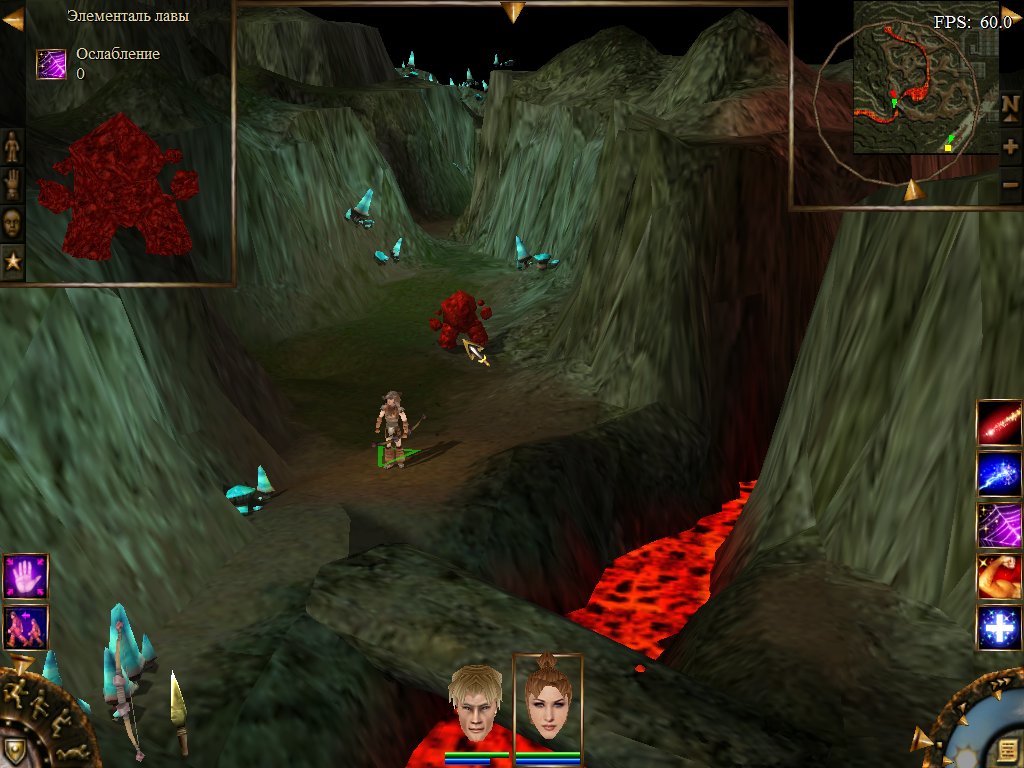This screenshot has height=768, width=1024.
Task: Activate the purple open-palm command icon
Action: (25, 577)
